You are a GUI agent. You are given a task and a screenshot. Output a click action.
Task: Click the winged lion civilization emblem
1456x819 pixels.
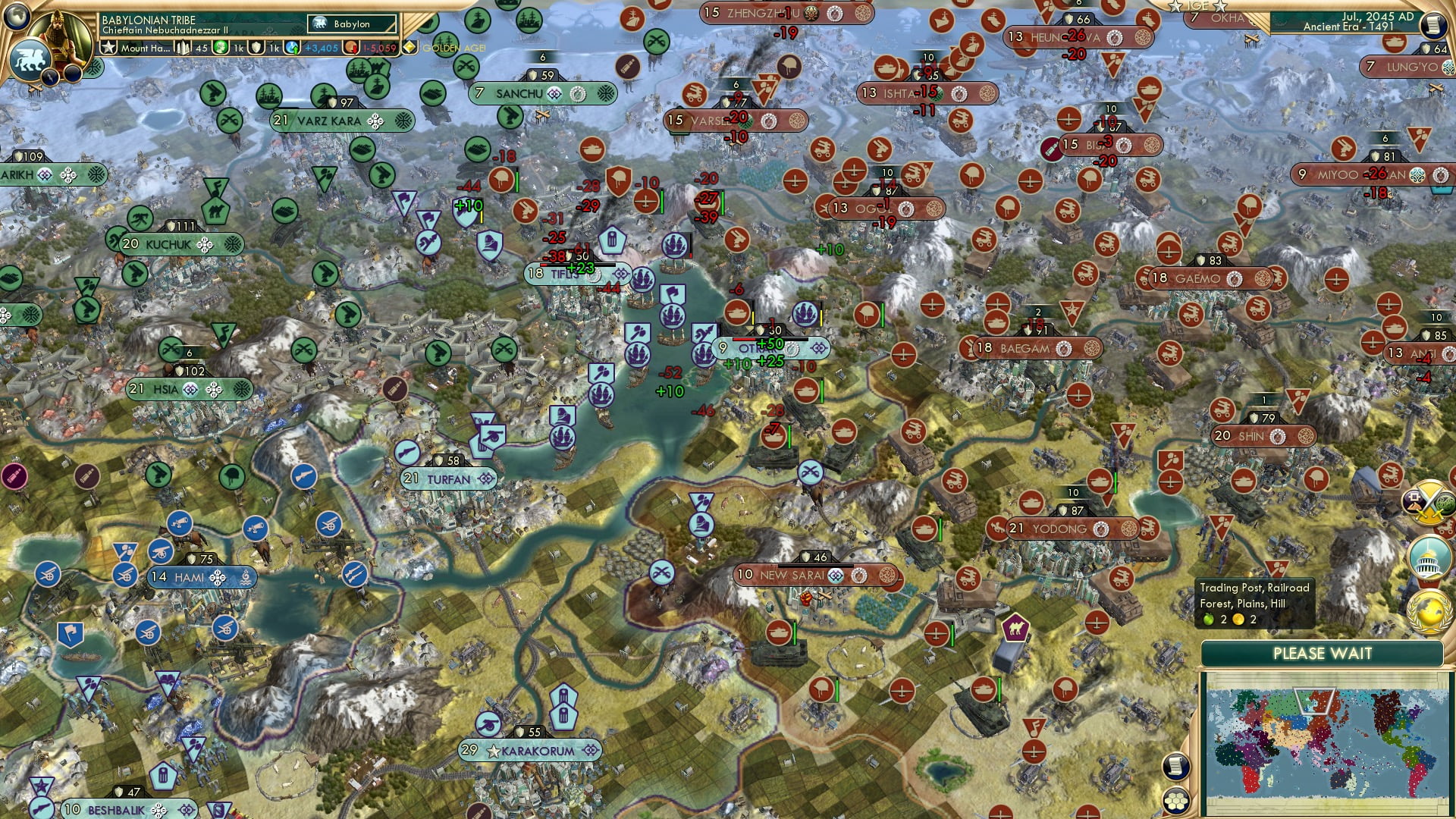tap(30, 58)
